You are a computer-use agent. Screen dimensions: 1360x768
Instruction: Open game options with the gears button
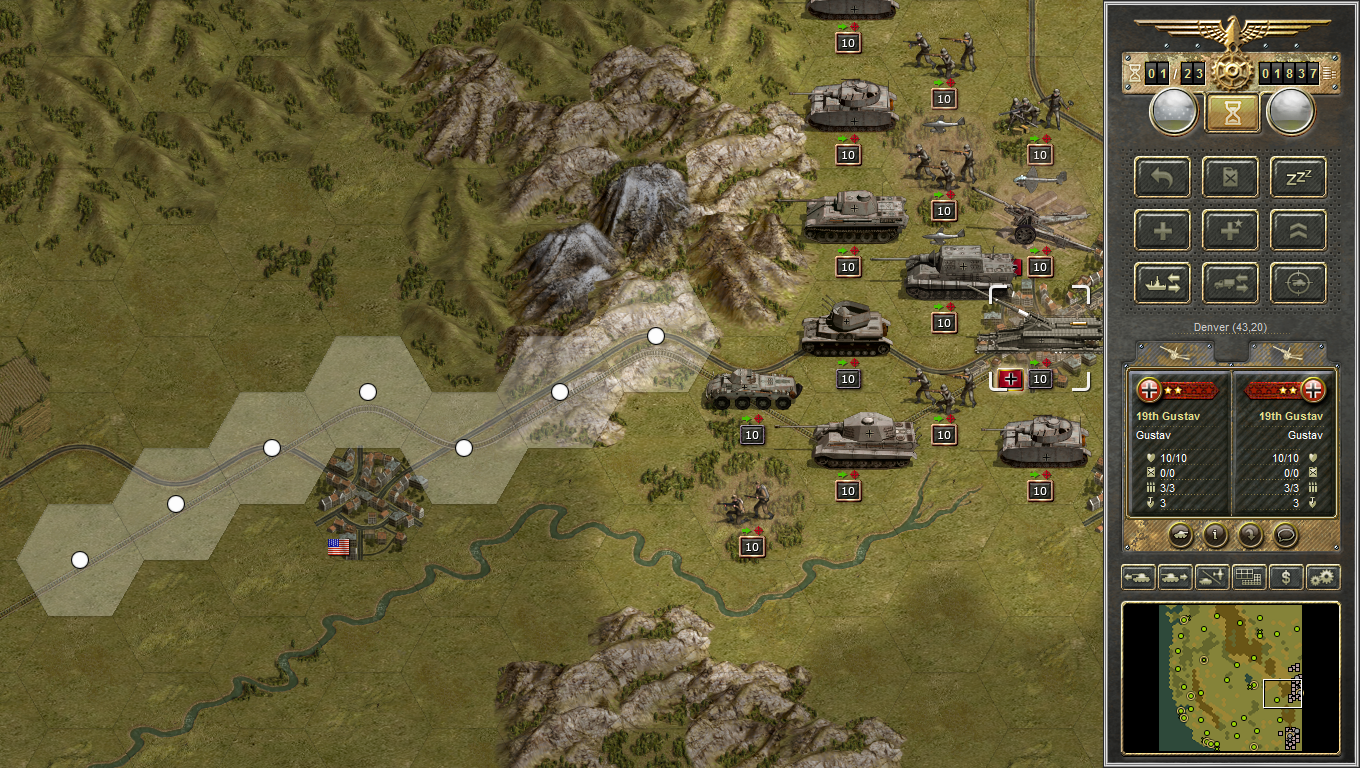point(1323,577)
